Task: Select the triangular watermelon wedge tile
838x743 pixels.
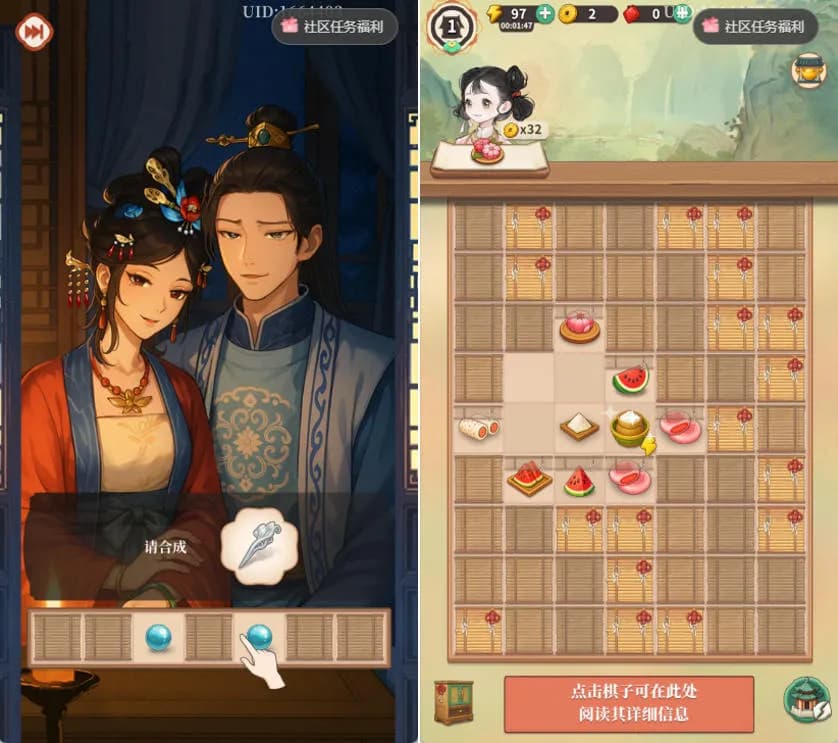Action: [x=579, y=481]
